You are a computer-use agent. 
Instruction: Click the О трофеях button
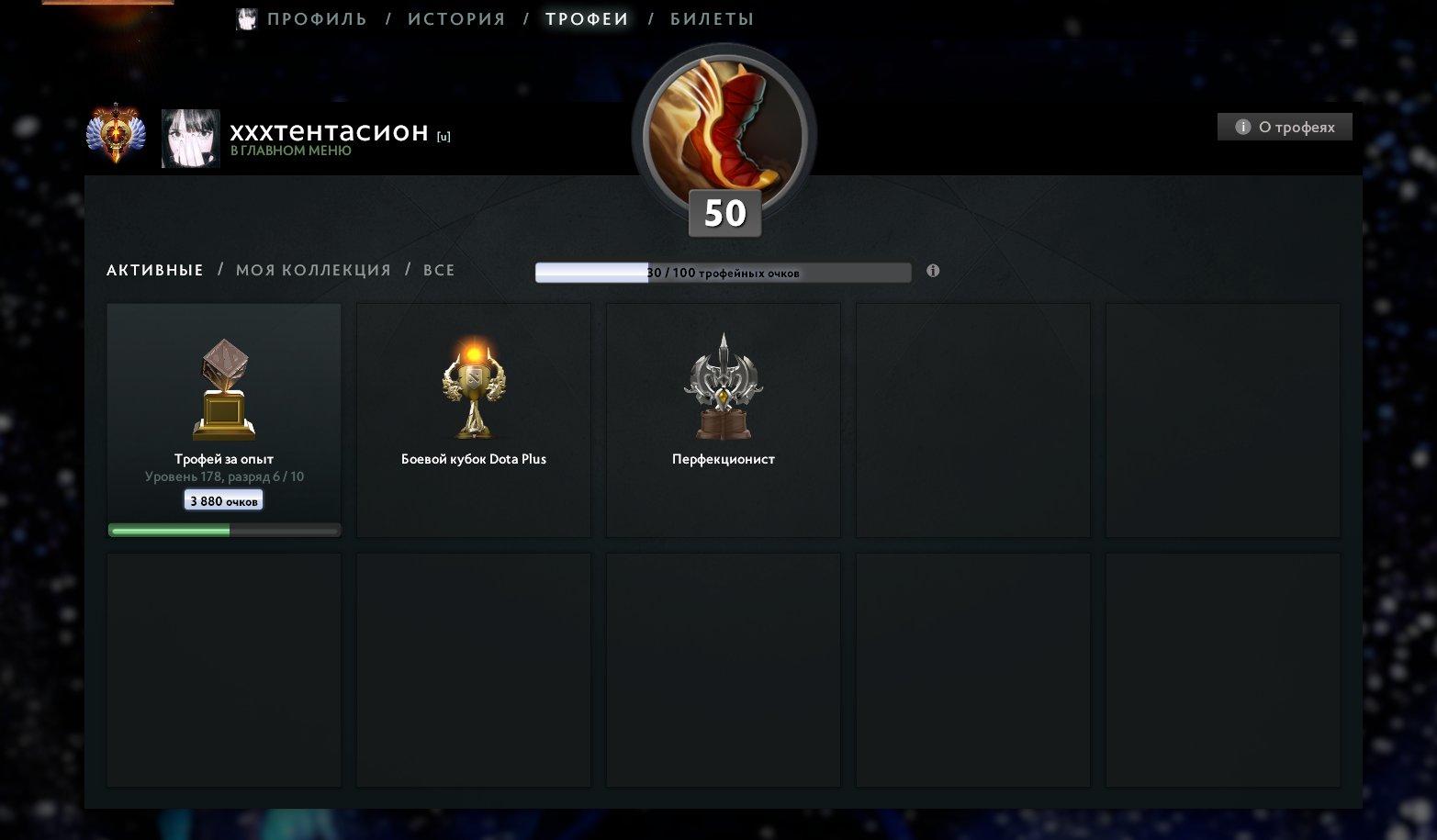point(1284,126)
